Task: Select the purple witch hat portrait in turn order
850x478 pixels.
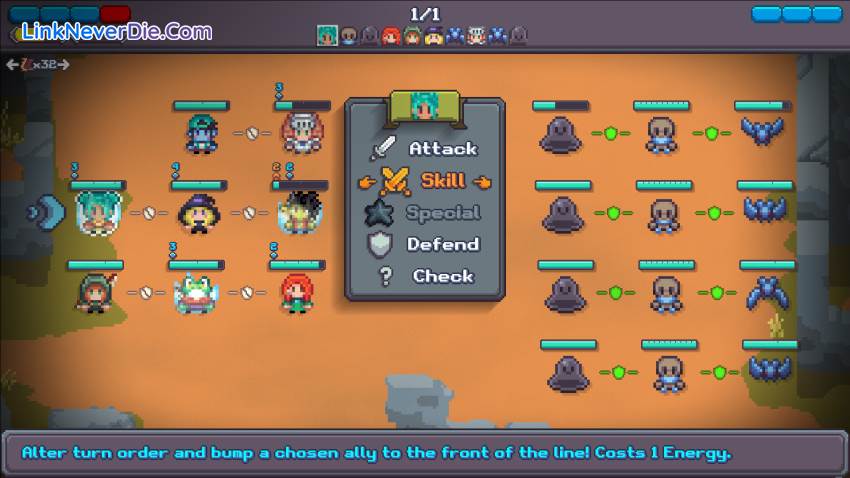Action: pyautogui.click(x=435, y=36)
